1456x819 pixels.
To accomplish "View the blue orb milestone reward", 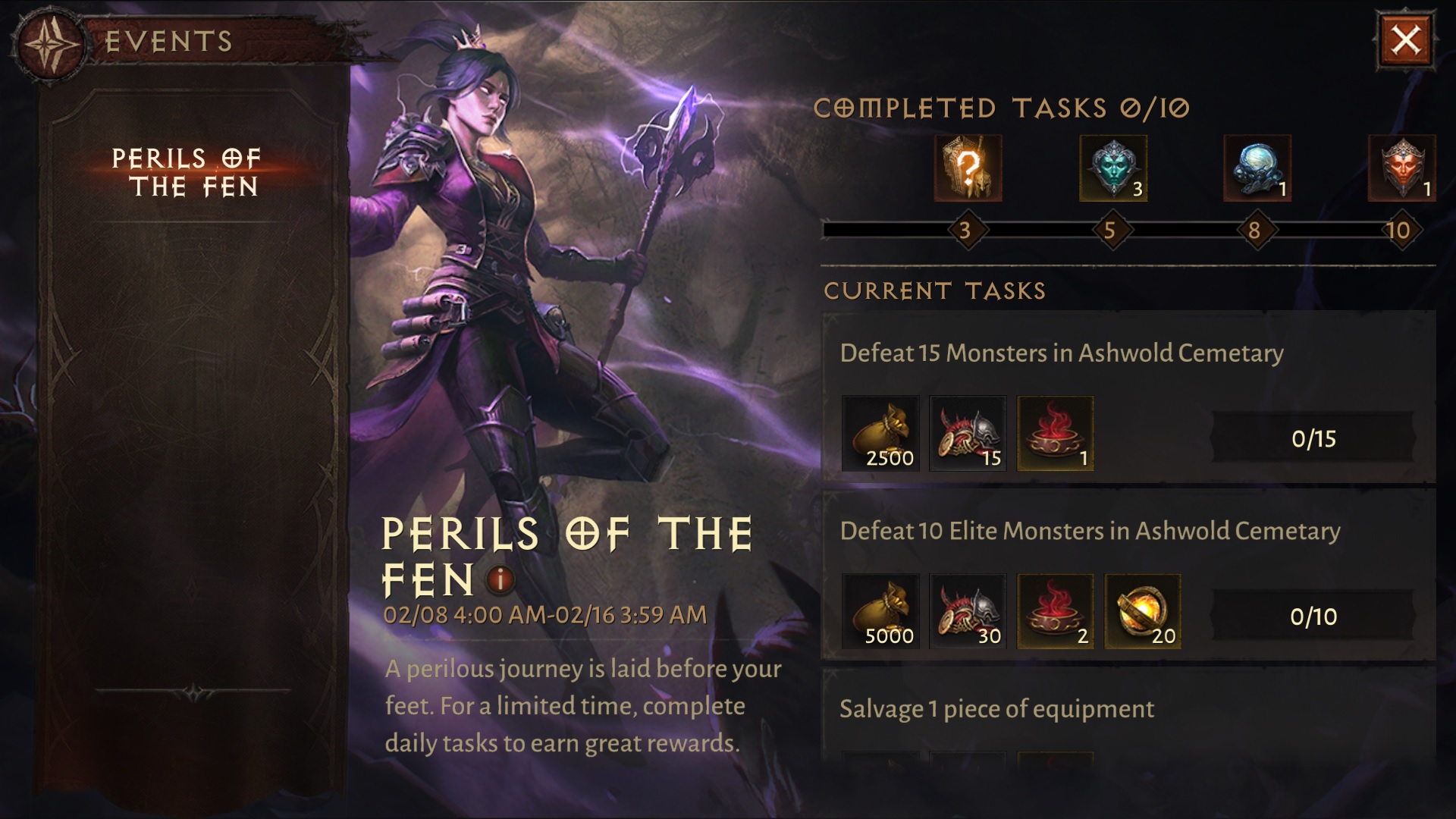I will 1258,168.
